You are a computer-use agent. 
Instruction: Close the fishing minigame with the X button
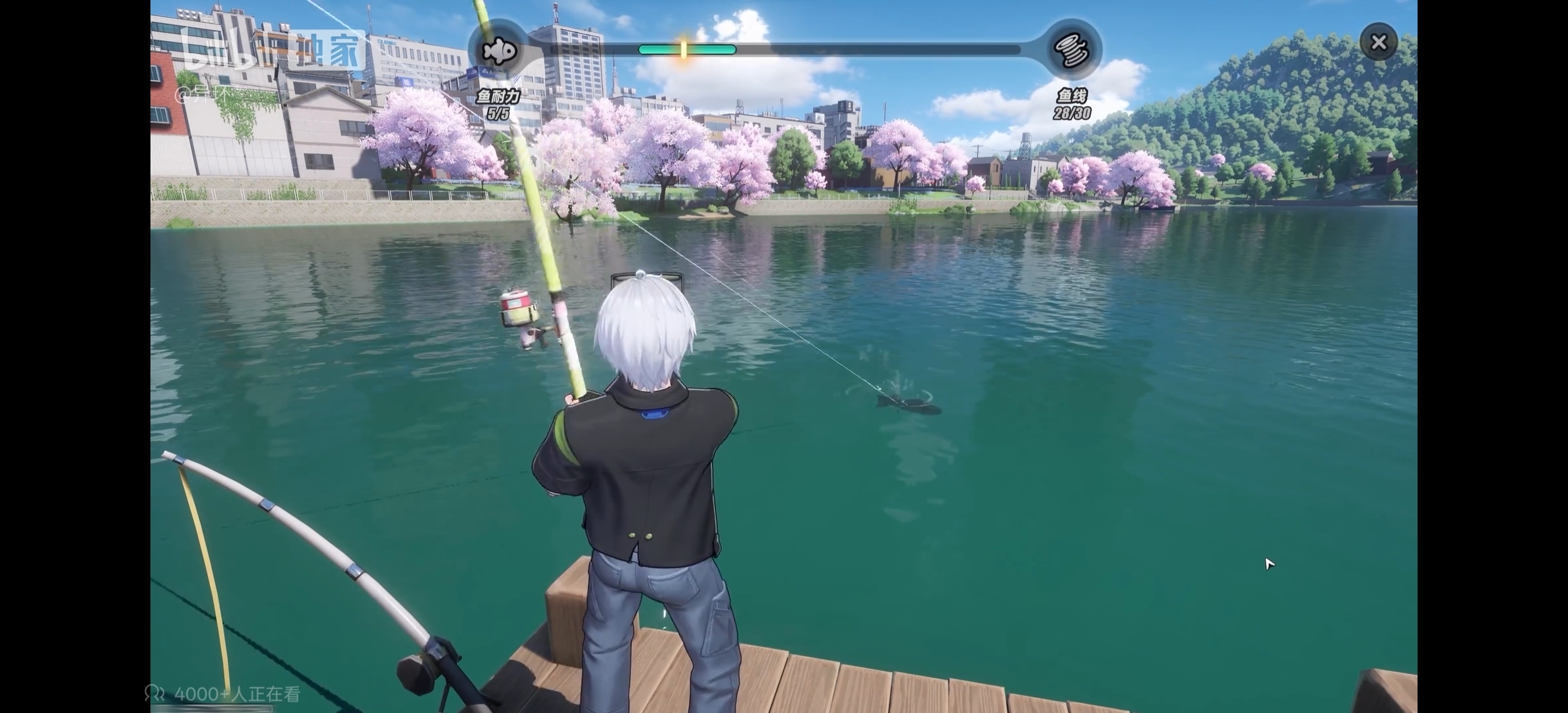pos(1378,43)
